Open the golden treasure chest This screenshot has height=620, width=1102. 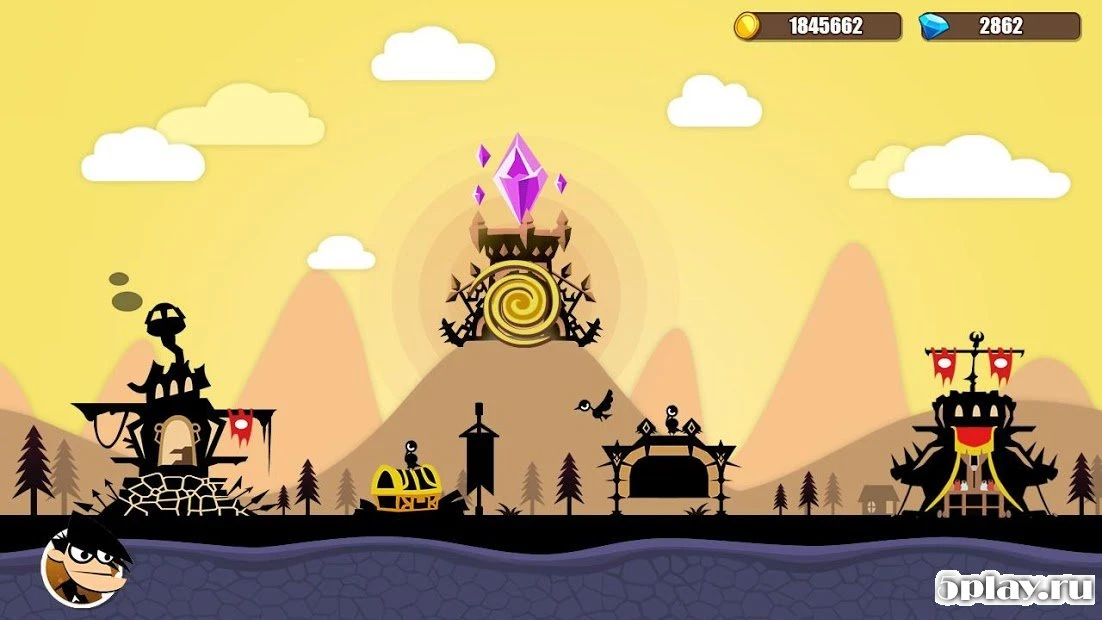[405, 487]
